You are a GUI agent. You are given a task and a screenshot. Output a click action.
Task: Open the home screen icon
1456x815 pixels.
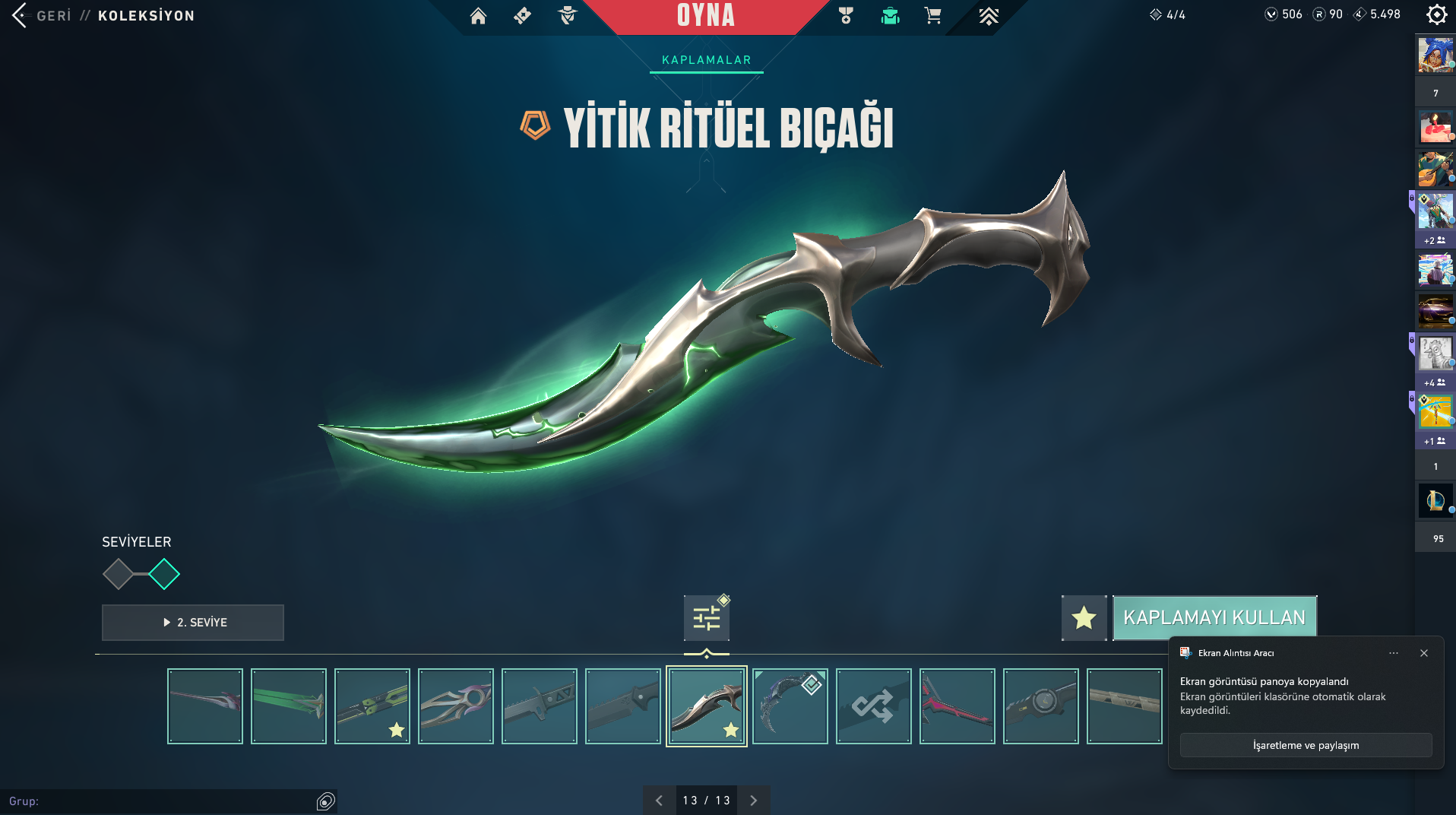(x=478, y=16)
